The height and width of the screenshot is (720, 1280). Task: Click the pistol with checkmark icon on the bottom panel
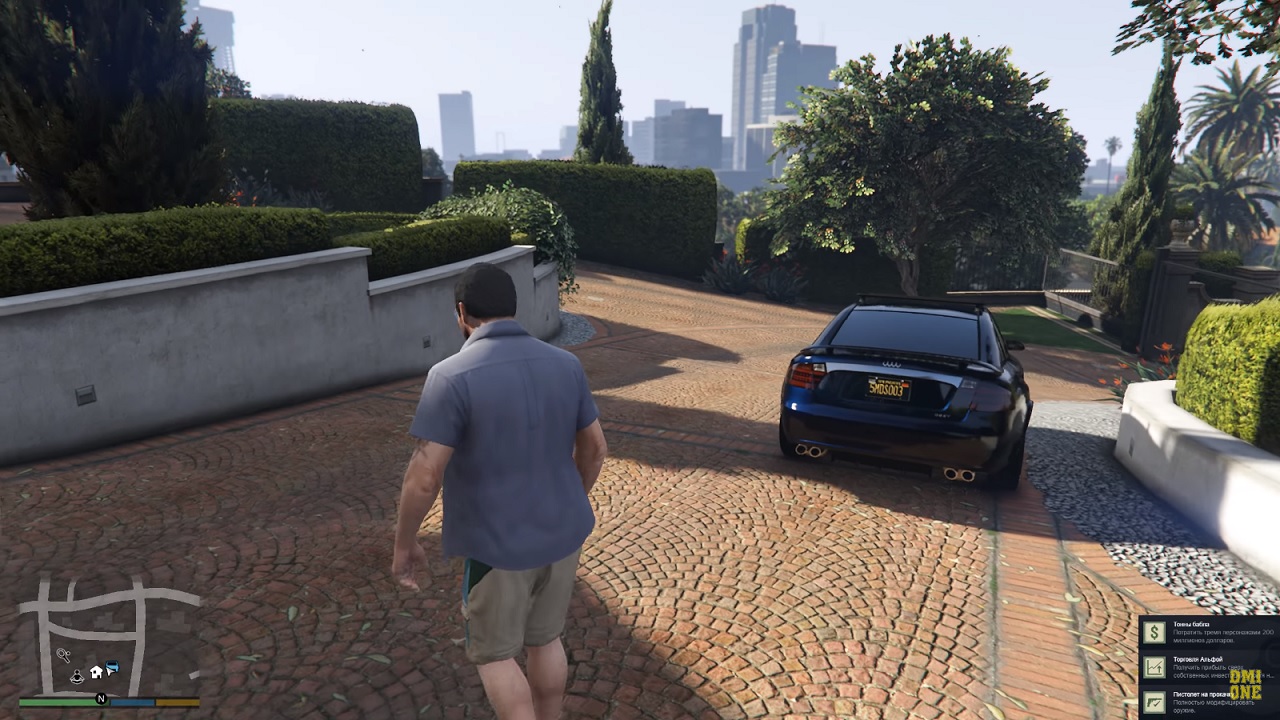(x=1155, y=702)
